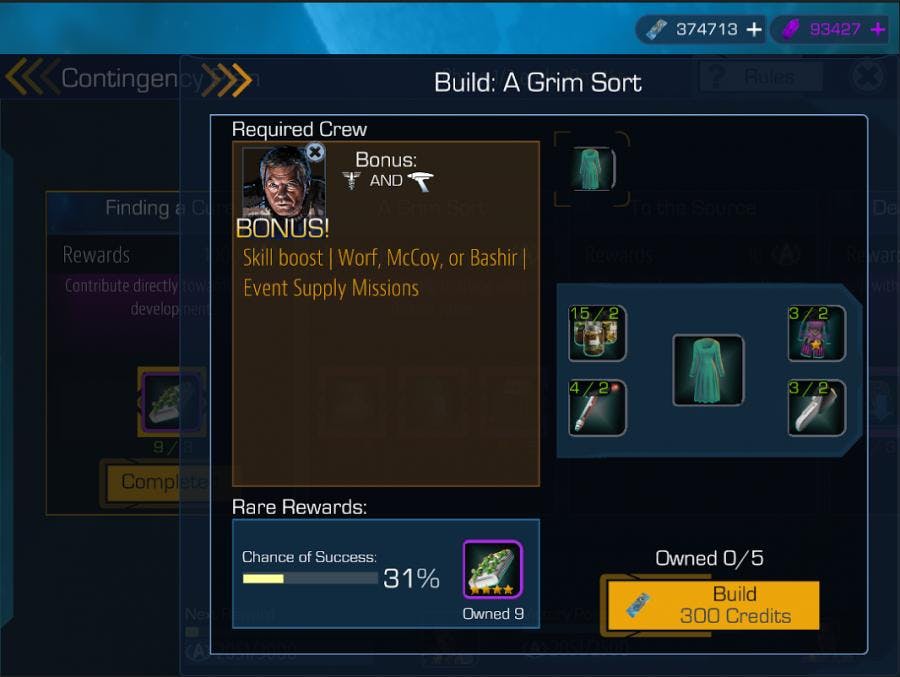Click the assigned crew member portrait

[x=275, y=182]
